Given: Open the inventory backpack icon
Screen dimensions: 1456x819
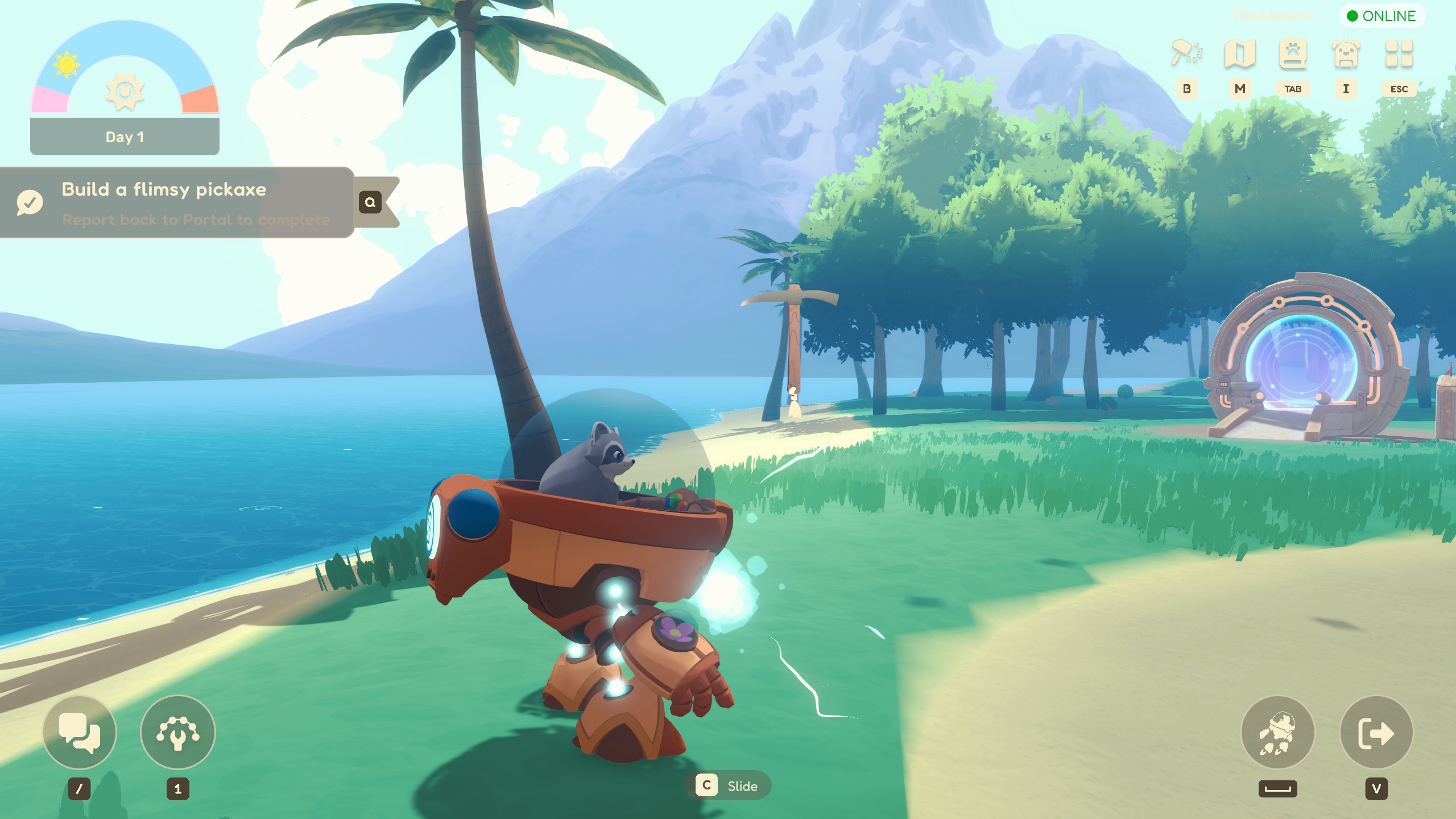Looking at the screenshot, I should coord(1346,54).
